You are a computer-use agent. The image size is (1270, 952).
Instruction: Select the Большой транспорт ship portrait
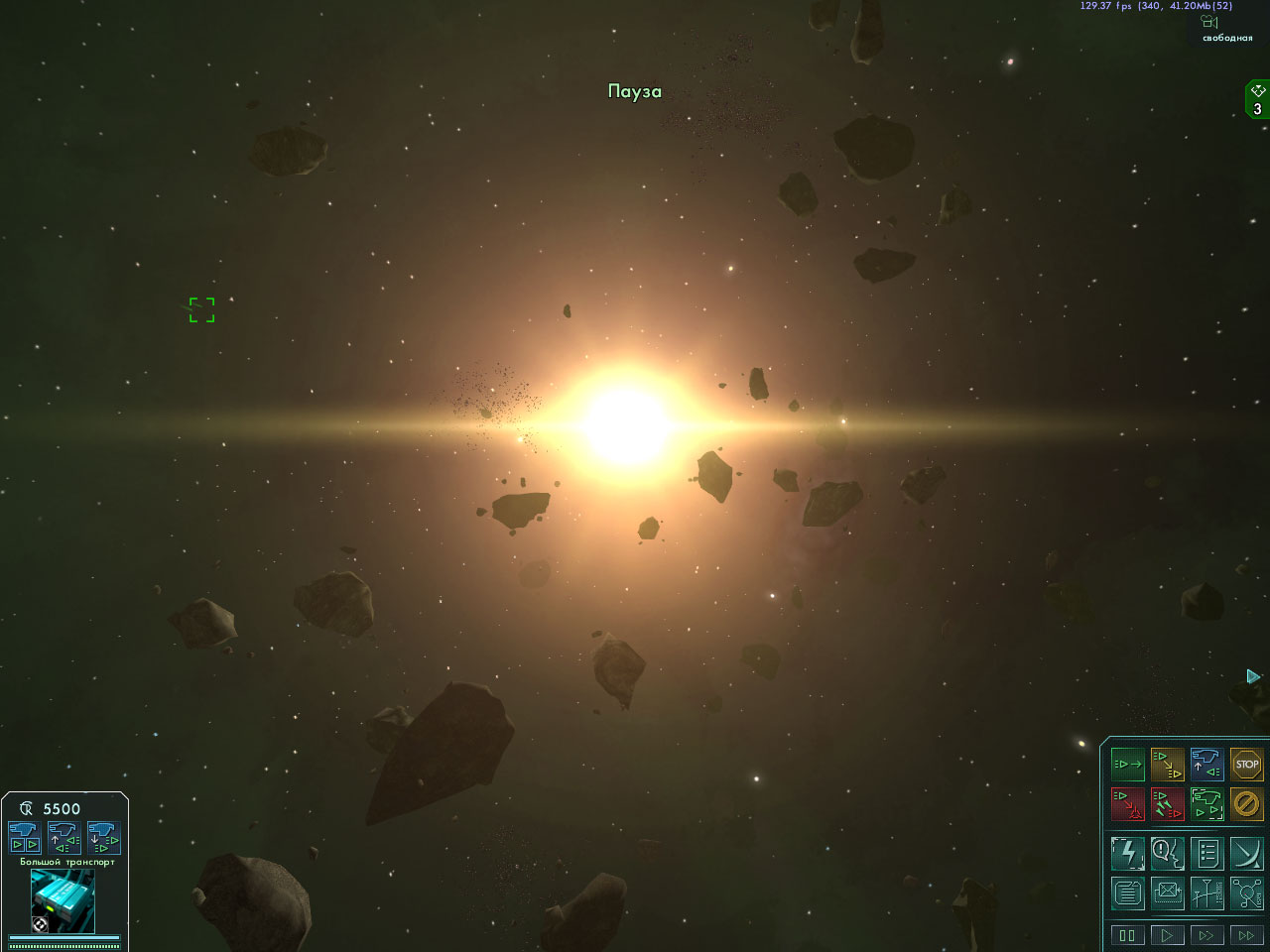pyautogui.click(x=63, y=900)
